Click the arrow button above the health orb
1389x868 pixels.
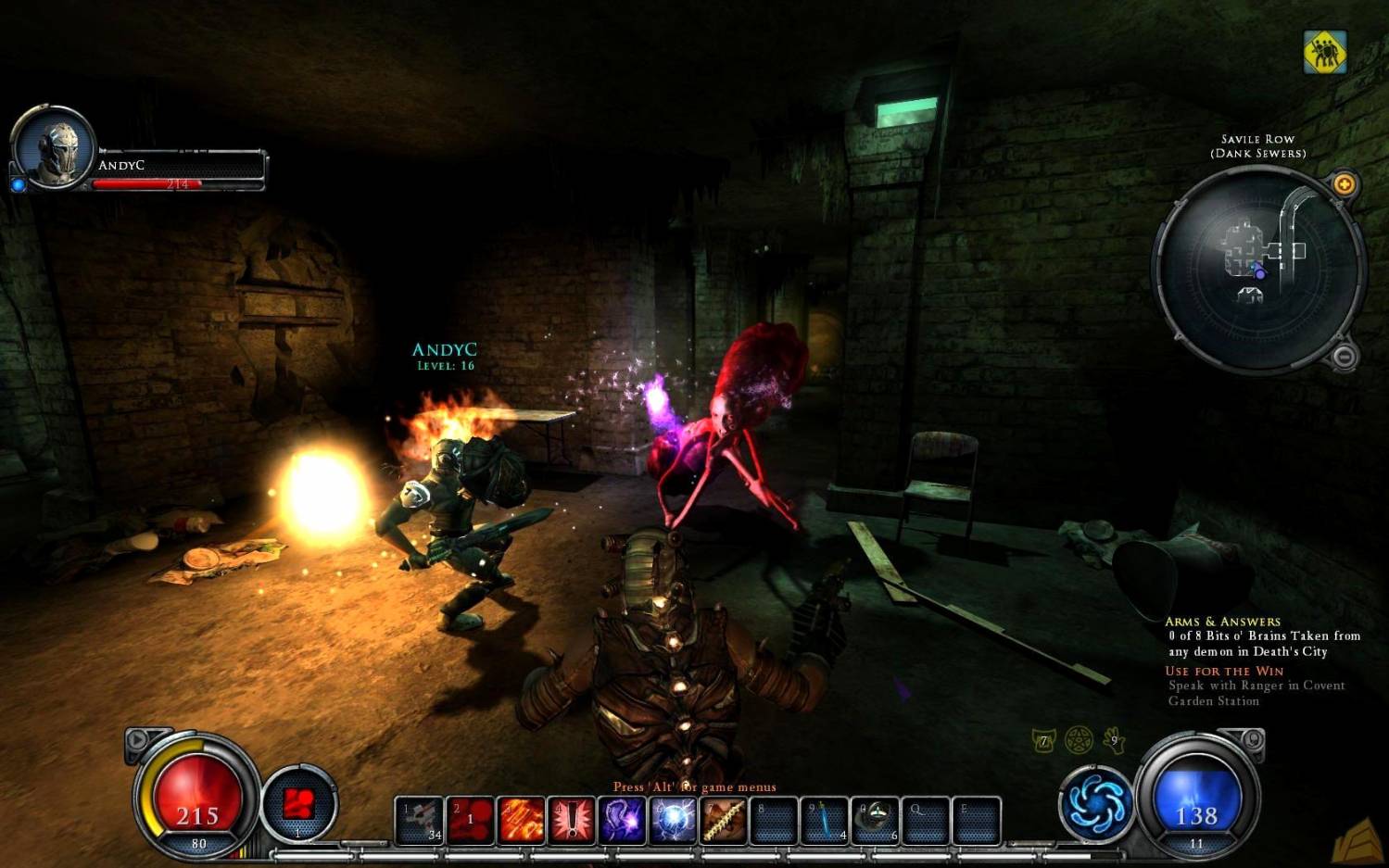pyautogui.click(x=138, y=739)
